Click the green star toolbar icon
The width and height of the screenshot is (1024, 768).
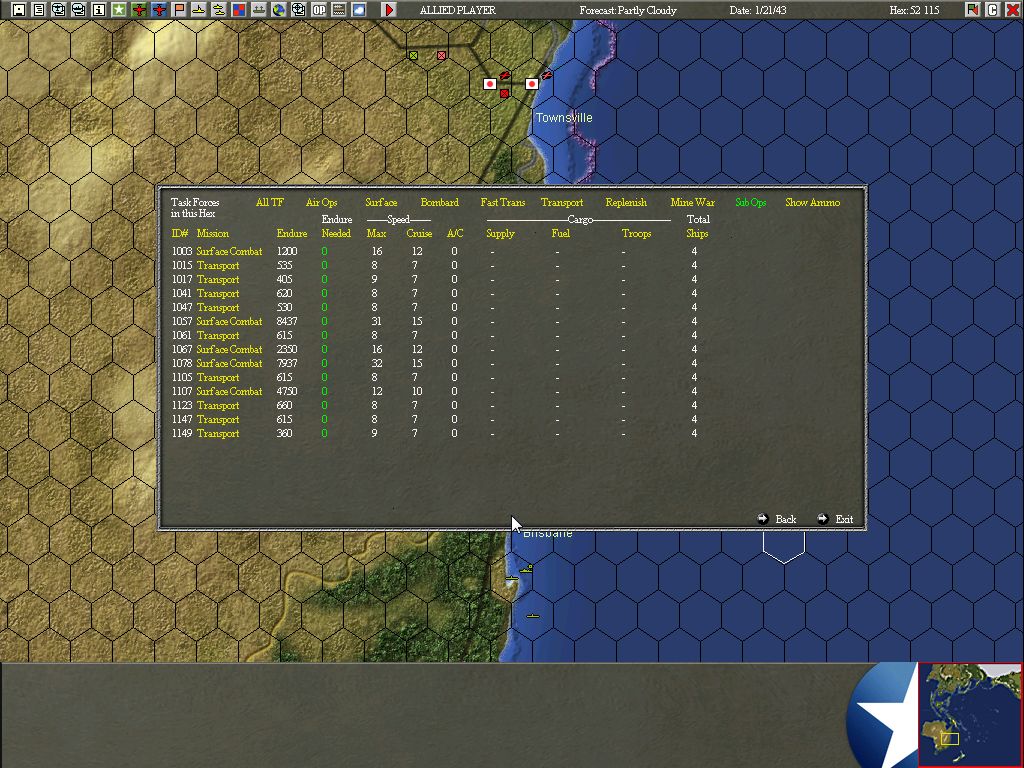pos(119,10)
